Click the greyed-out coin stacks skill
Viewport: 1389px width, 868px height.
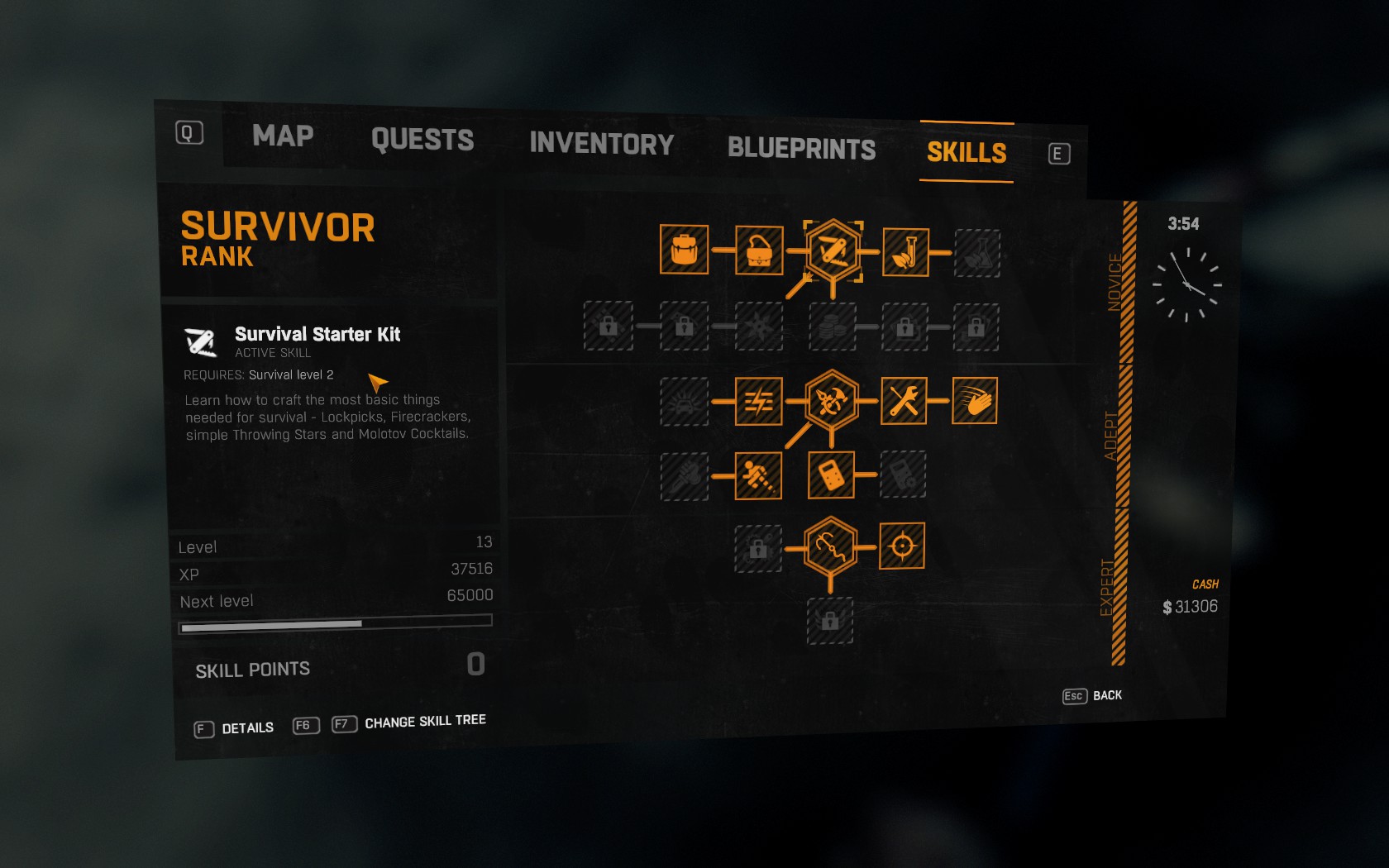coord(832,327)
